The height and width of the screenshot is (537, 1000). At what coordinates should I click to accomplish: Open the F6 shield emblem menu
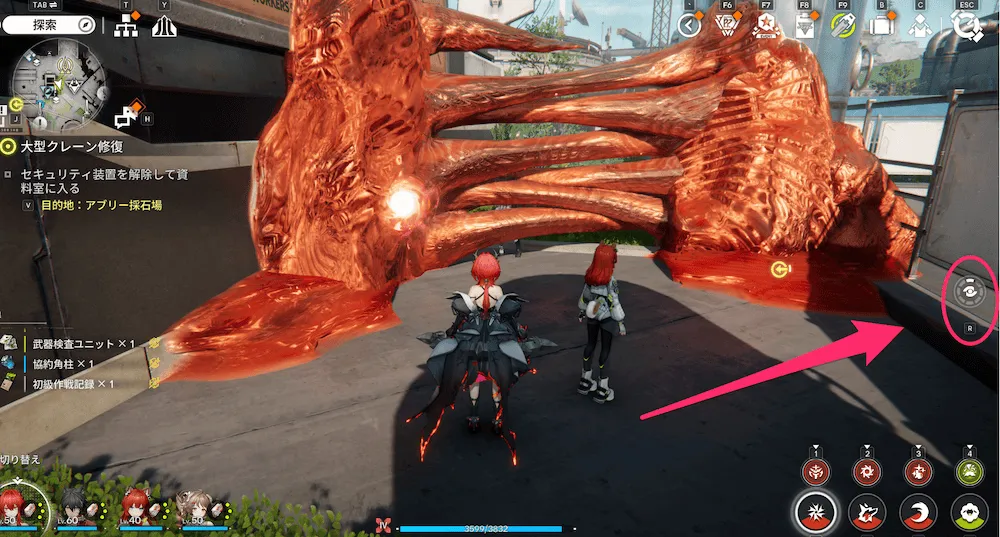728,26
